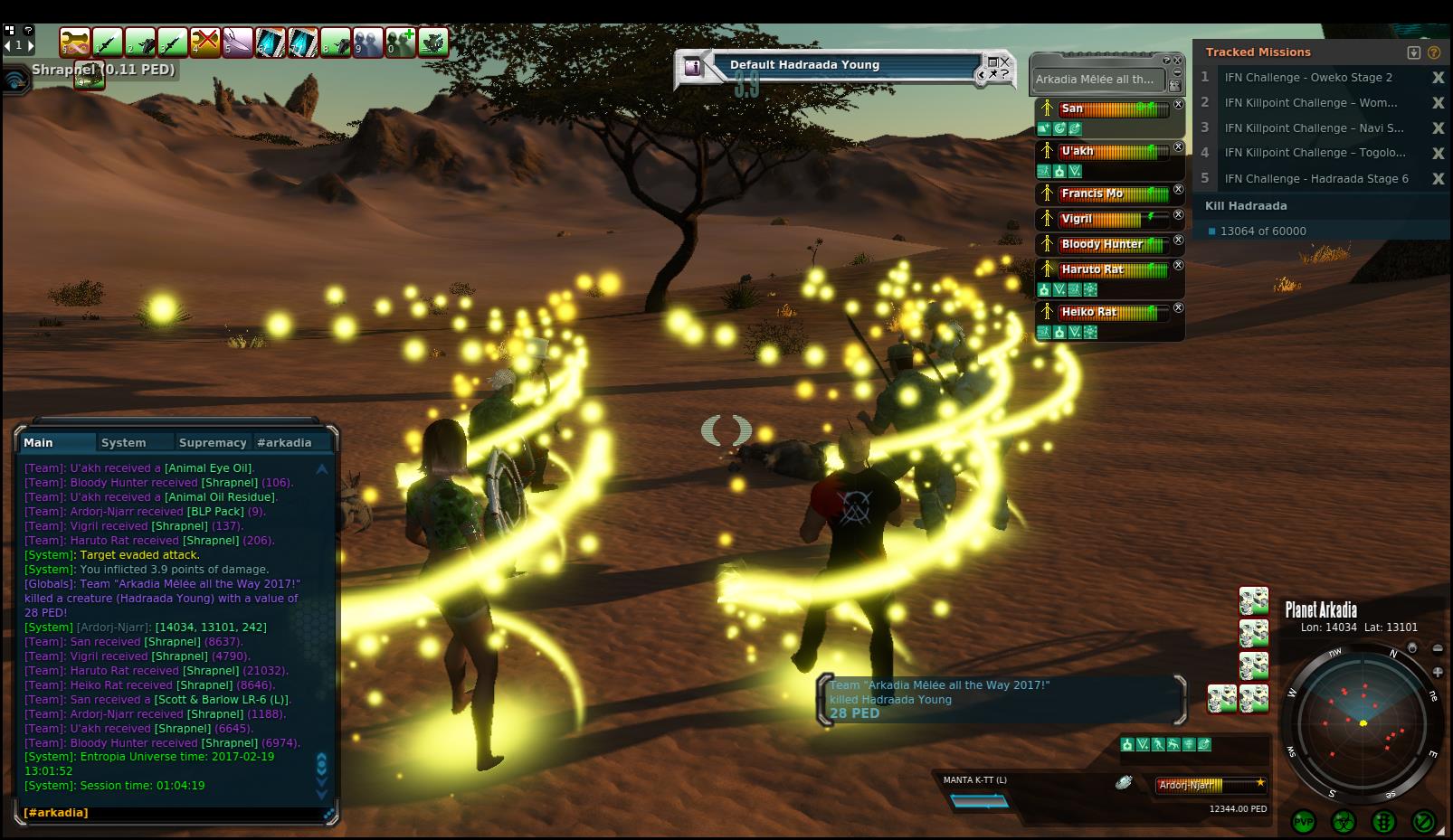Stop tracking IFN Challenge - Hadraada Stage 6
The height and width of the screenshot is (840, 1453).
pyautogui.click(x=1438, y=179)
